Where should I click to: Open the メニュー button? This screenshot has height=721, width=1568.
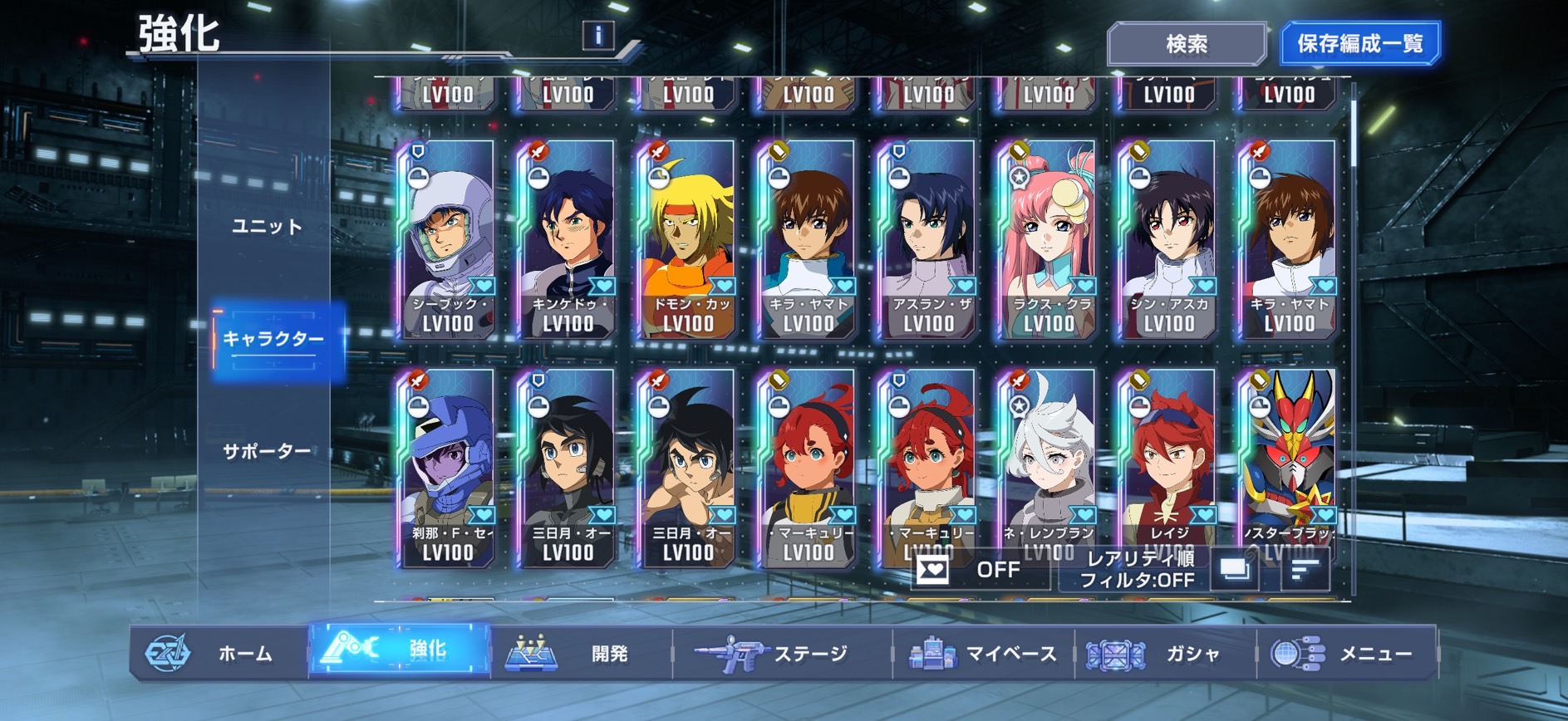(1344, 654)
